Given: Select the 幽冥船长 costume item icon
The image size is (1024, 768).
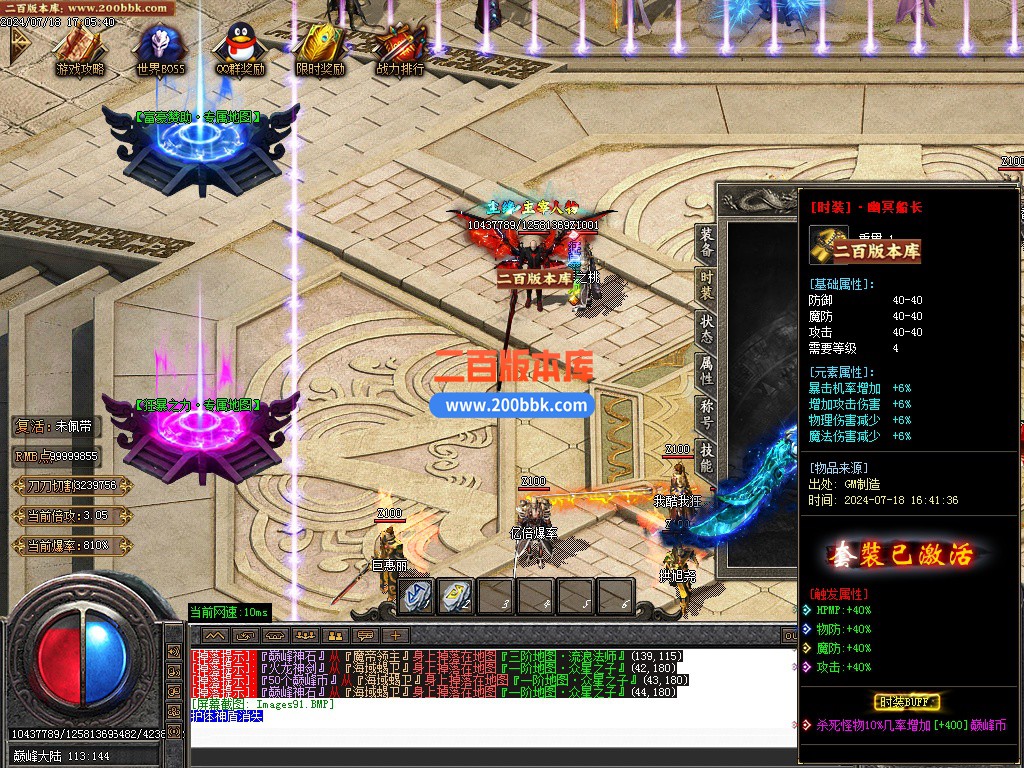Looking at the screenshot, I should point(828,244).
